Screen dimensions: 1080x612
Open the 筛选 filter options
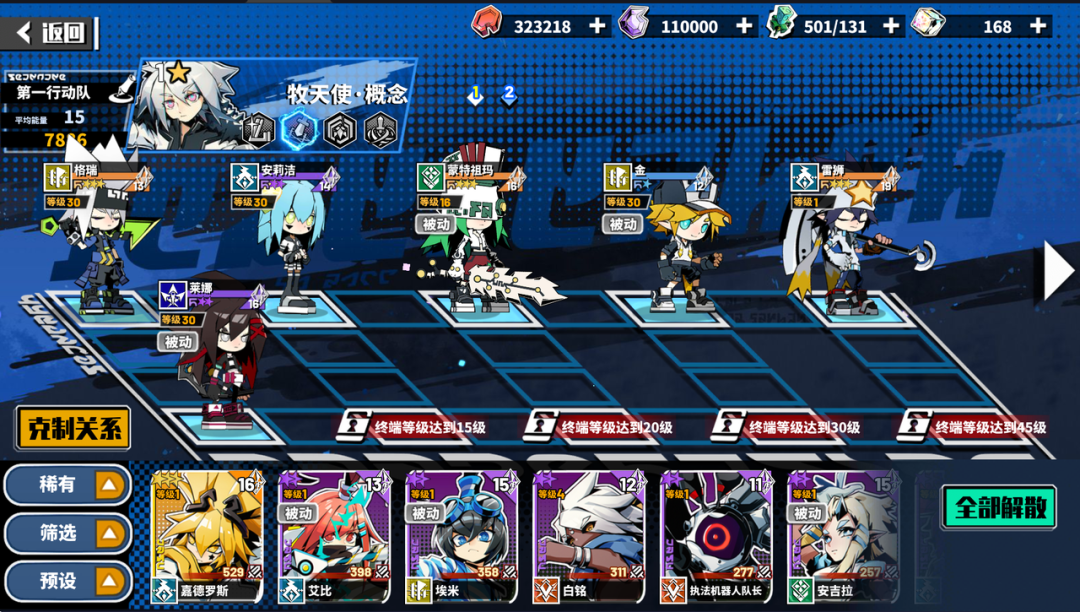[68, 533]
